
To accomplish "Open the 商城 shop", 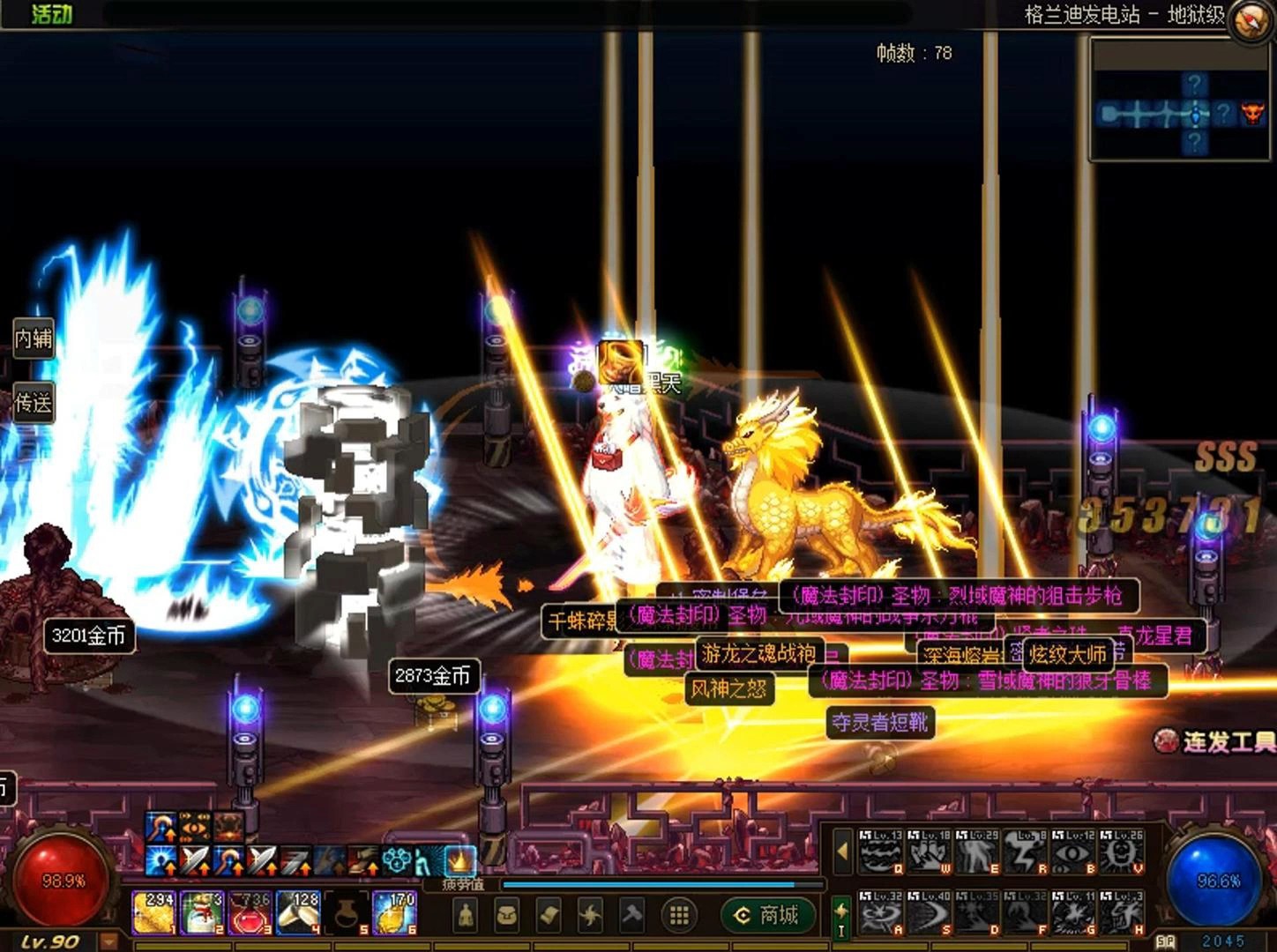I will (766, 915).
